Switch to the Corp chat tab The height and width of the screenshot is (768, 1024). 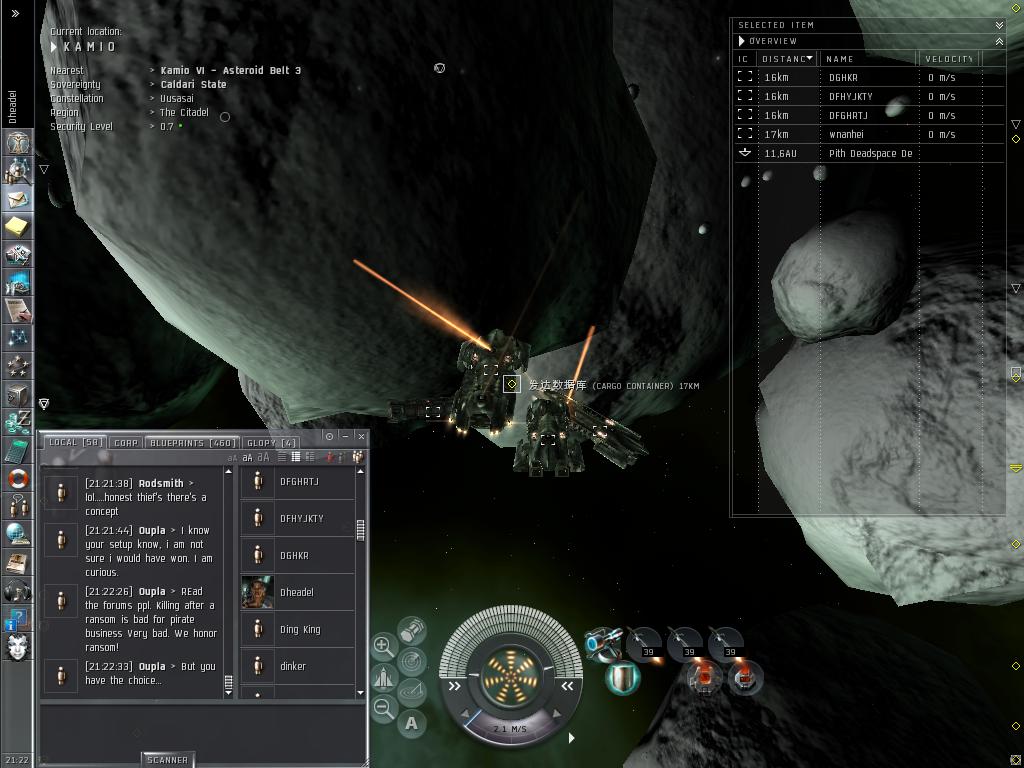click(126, 442)
